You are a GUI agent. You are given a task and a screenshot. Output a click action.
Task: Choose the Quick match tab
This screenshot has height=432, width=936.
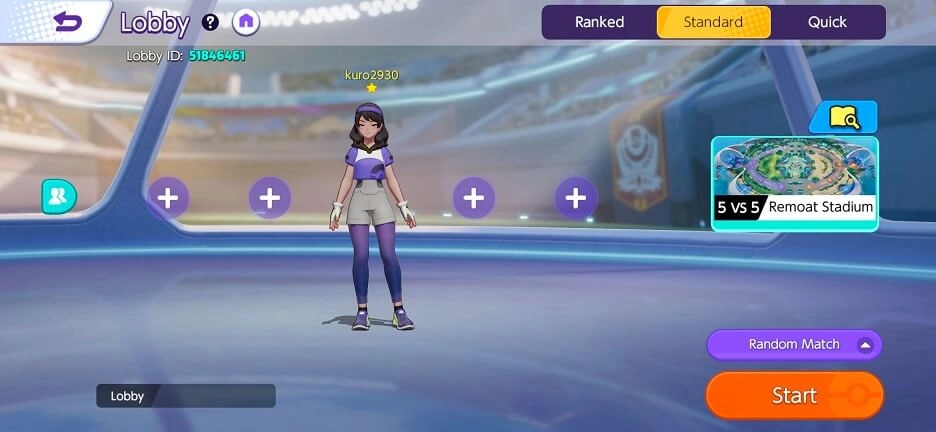coord(827,22)
